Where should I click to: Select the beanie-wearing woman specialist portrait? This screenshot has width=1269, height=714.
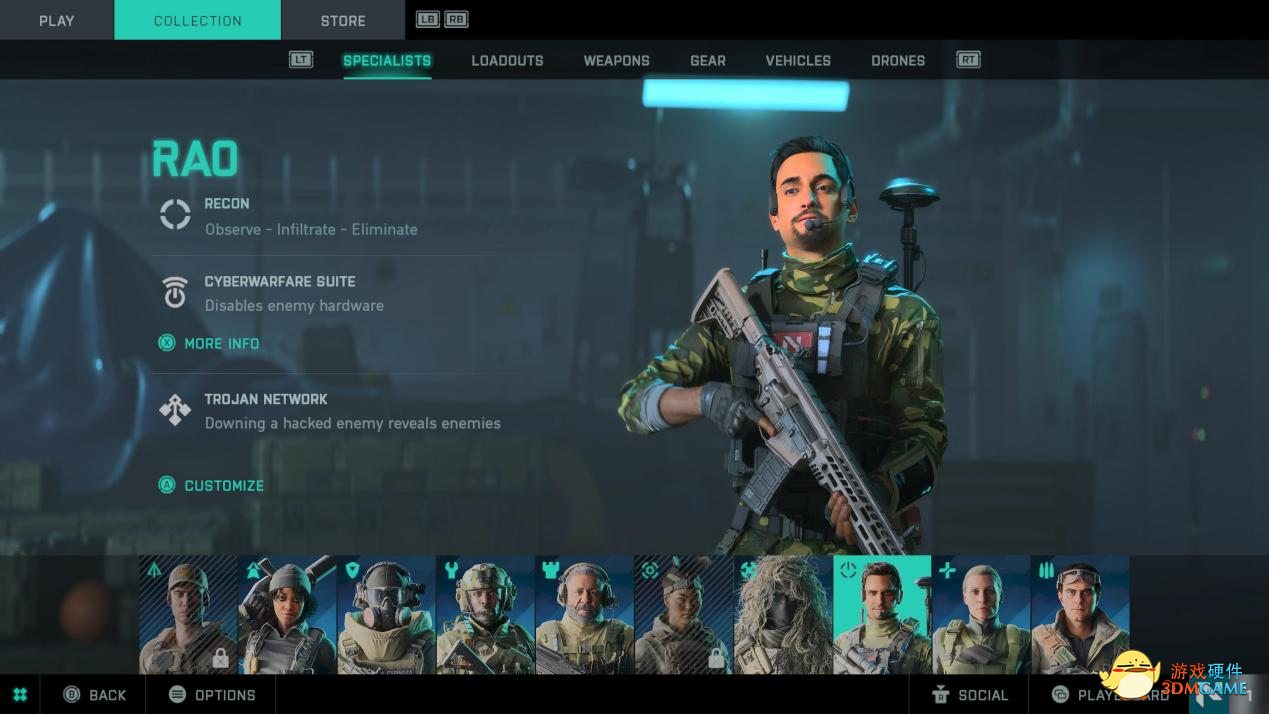point(288,615)
